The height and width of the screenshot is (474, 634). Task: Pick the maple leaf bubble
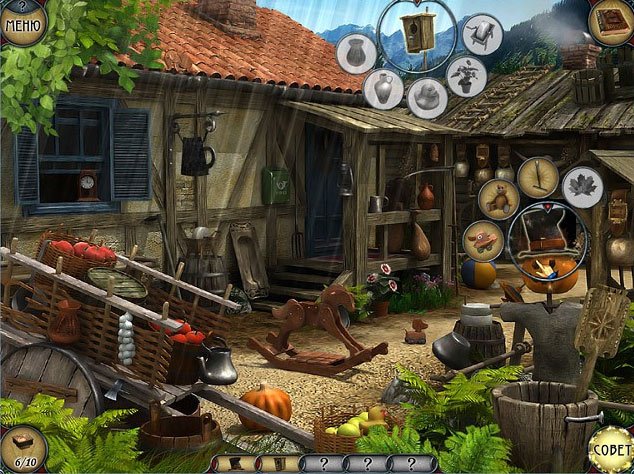[582, 188]
